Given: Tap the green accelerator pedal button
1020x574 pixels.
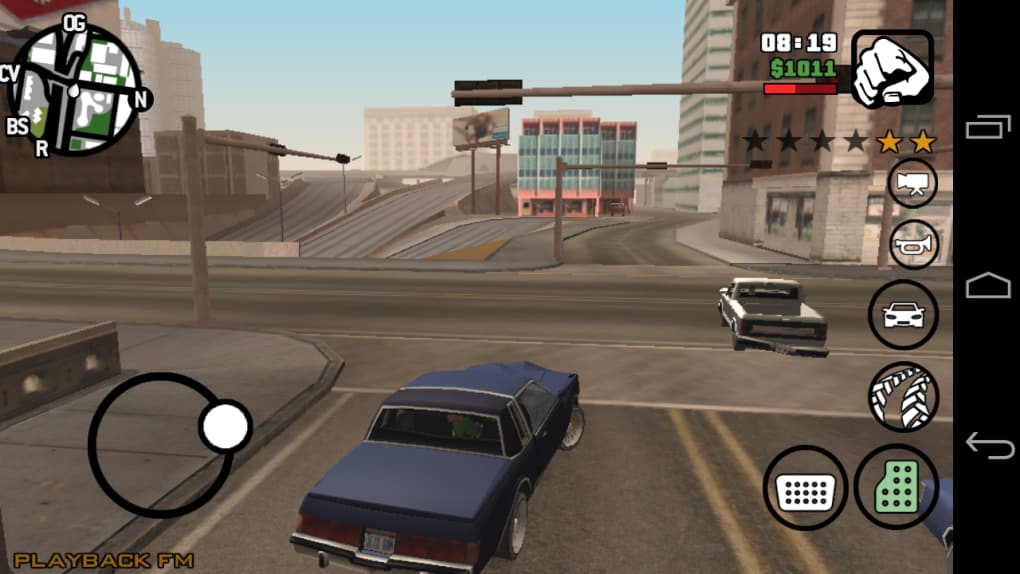Looking at the screenshot, I should [x=896, y=487].
